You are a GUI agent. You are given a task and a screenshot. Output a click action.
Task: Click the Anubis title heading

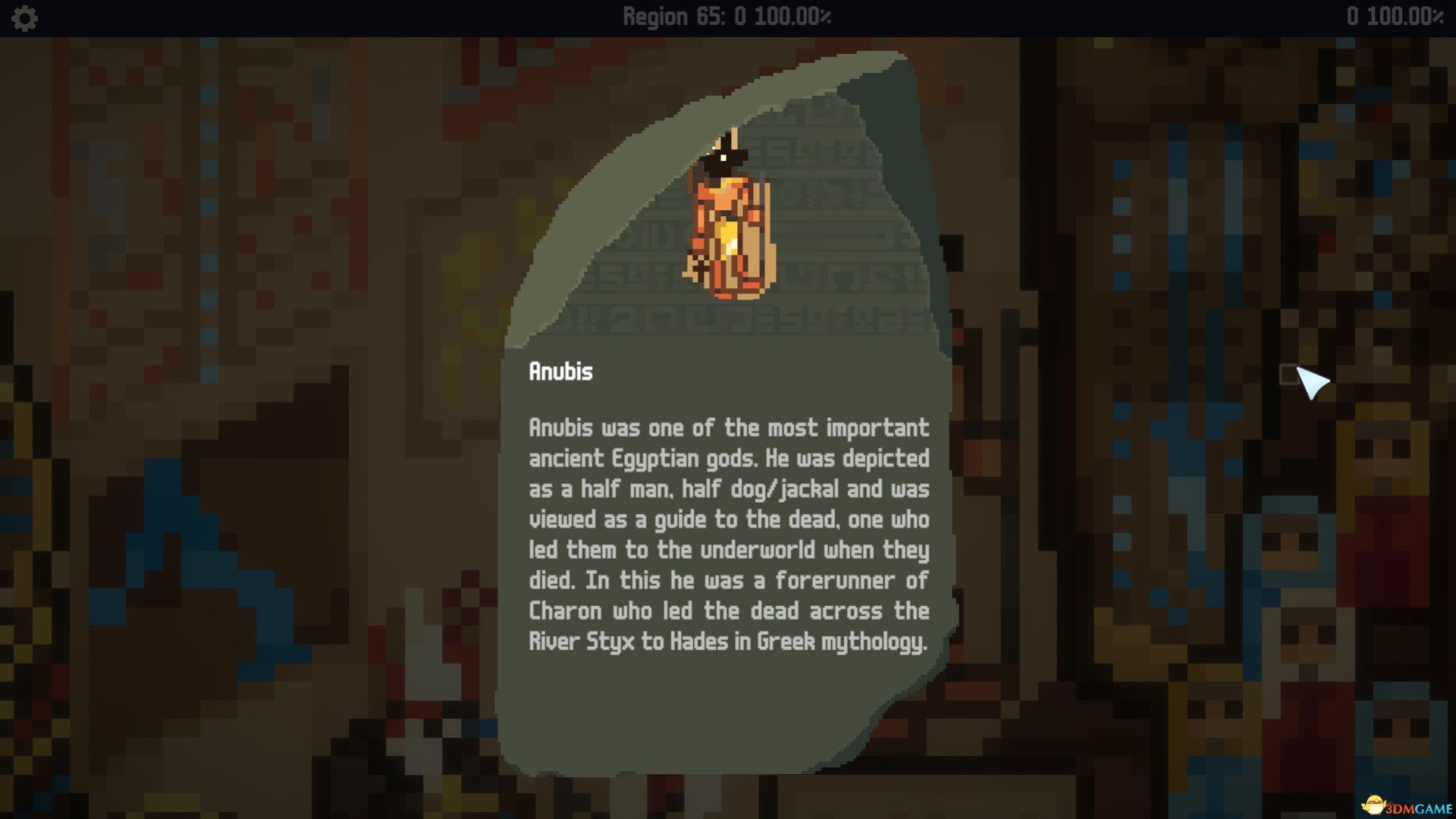tap(561, 372)
